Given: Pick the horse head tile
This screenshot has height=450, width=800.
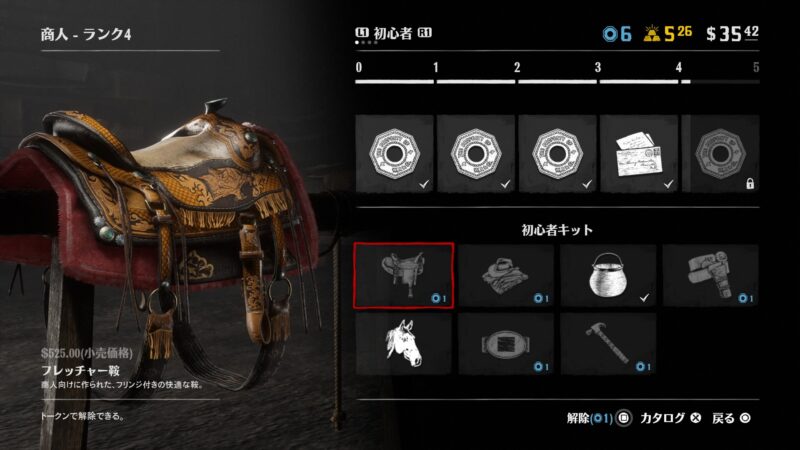Looking at the screenshot, I should pyautogui.click(x=404, y=343).
